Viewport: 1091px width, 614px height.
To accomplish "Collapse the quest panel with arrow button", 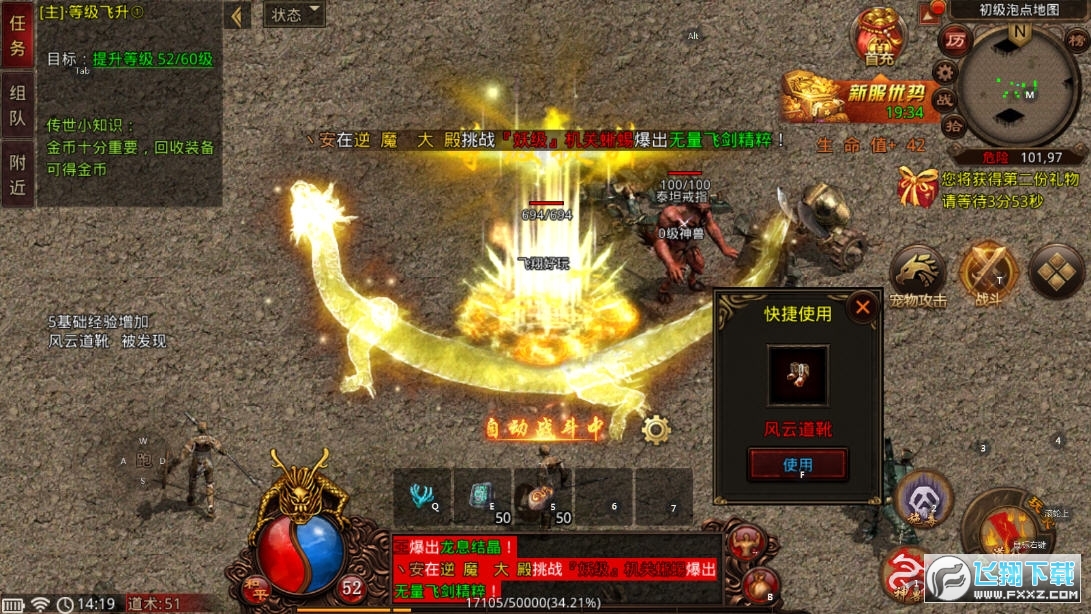I will pyautogui.click(x=237, y=16).
